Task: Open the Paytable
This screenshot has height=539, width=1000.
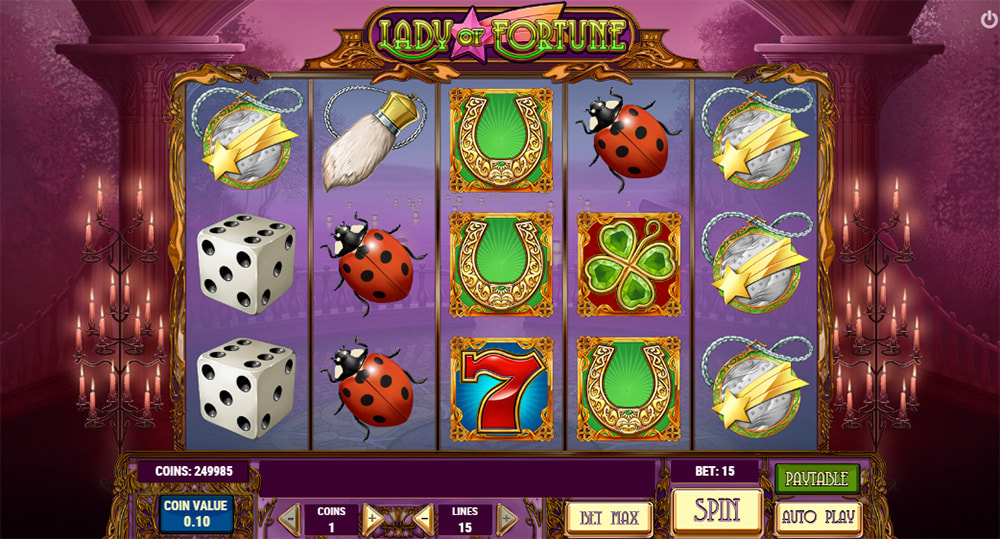Action: (816, 478)
